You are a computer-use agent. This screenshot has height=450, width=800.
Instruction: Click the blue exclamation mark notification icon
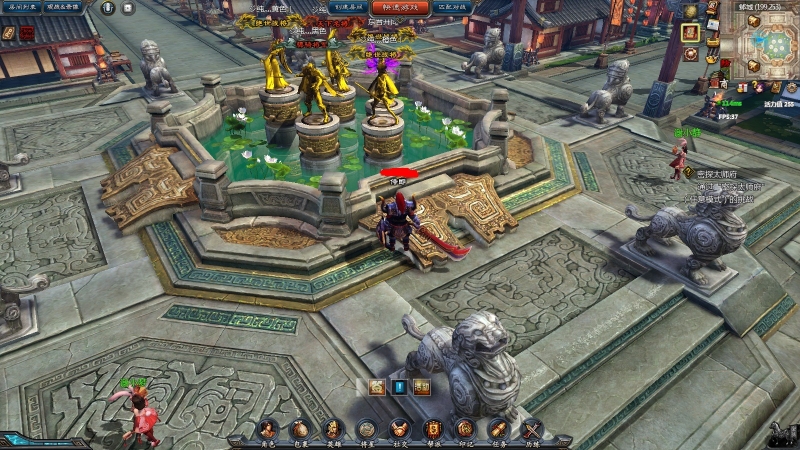(399, 387)
